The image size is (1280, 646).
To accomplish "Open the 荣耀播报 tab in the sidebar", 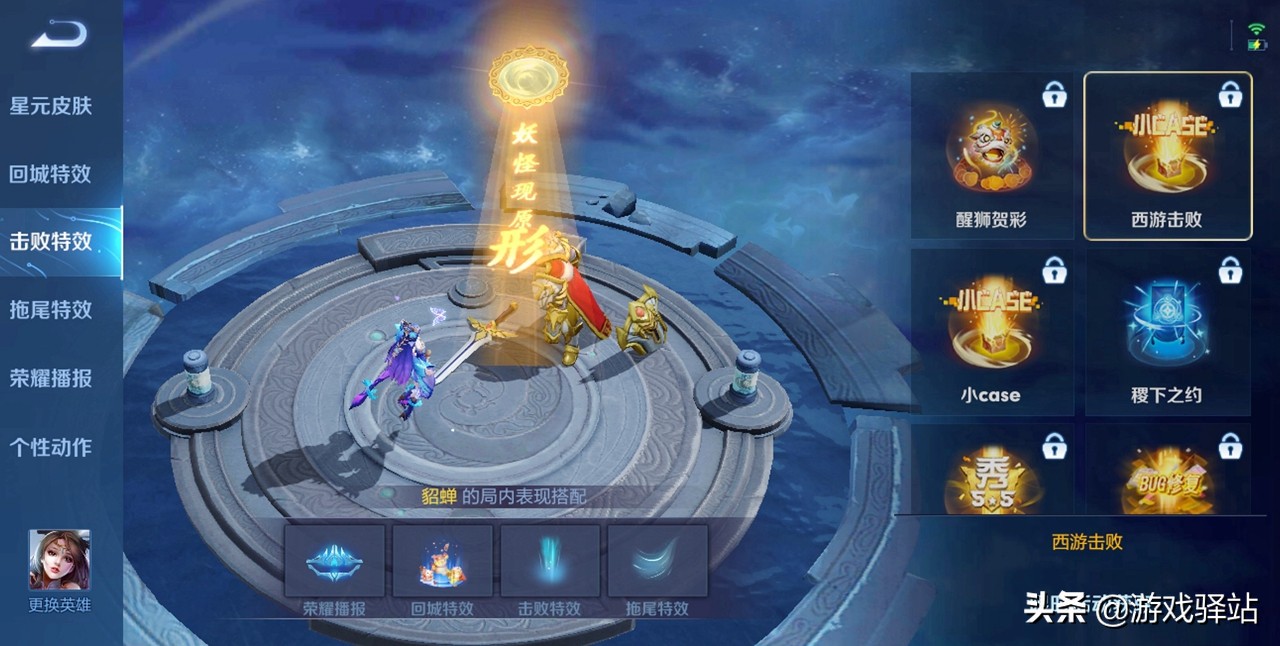I will pos(51,378).
